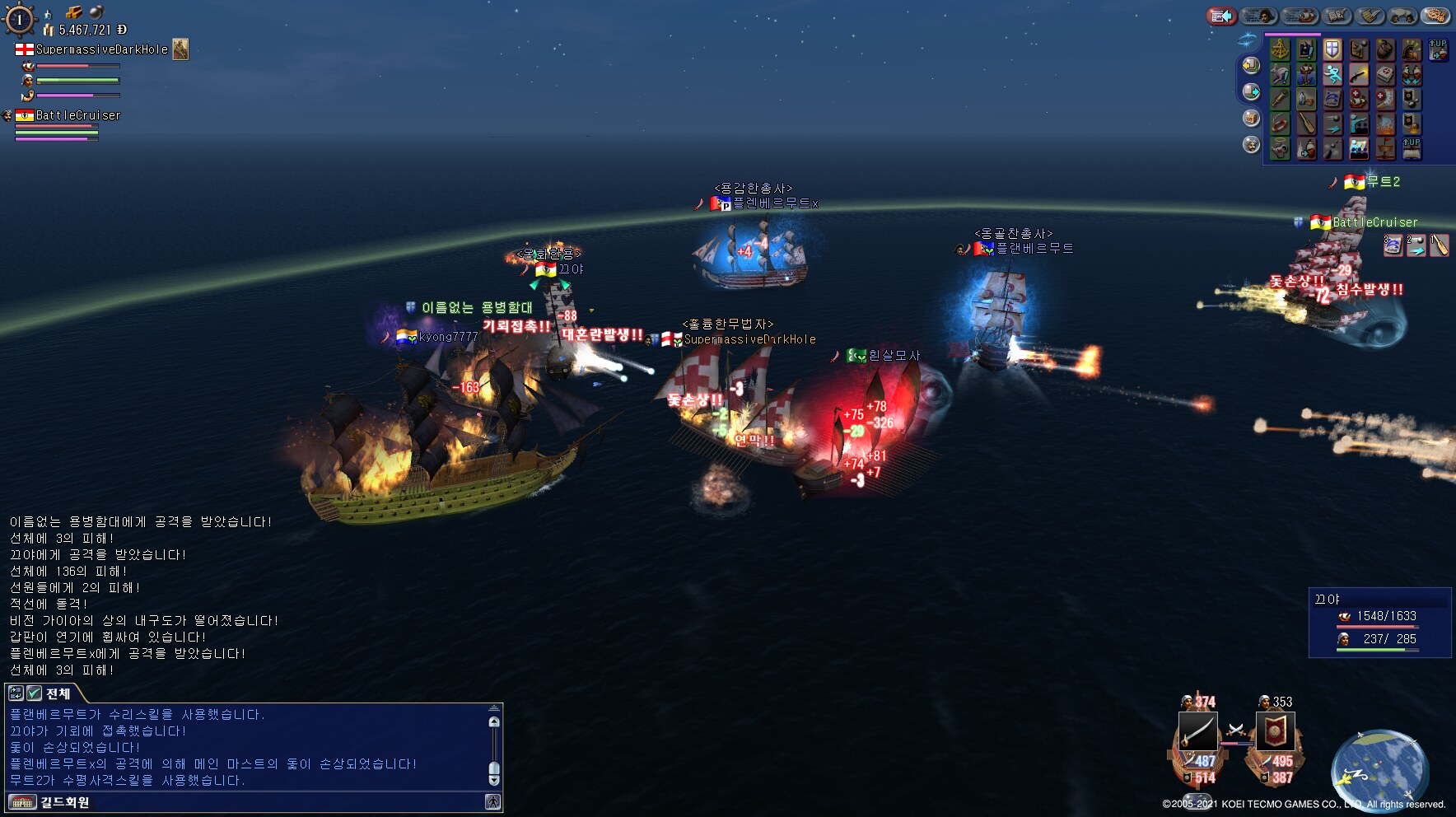
Task: Open the ship information menu button
Action: click(1300, 16)
